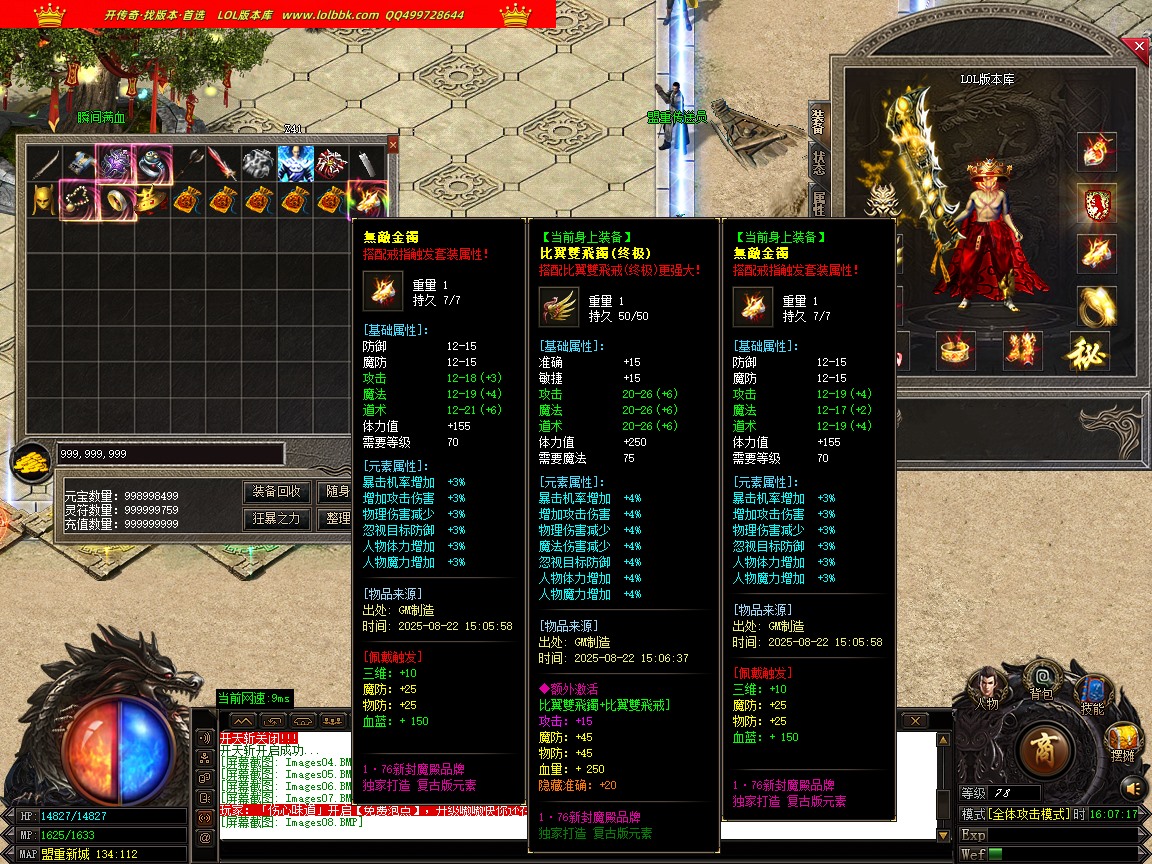The image size is (1152, 864).
Task: Click the round 商 shop button
Action: 1046,748
